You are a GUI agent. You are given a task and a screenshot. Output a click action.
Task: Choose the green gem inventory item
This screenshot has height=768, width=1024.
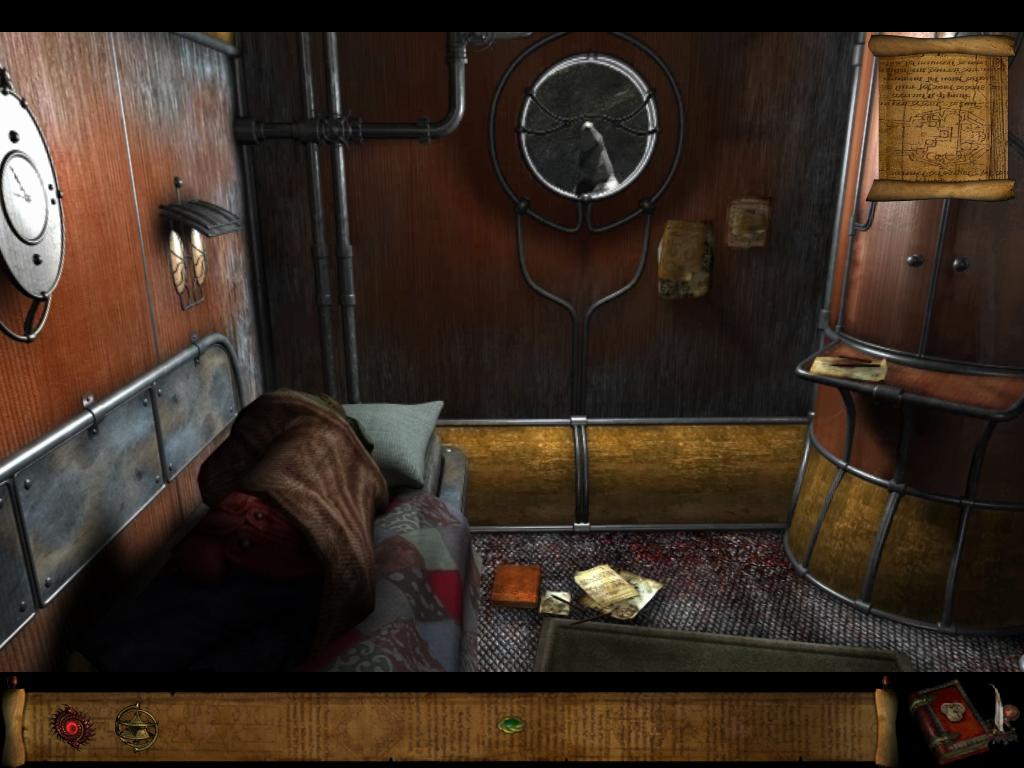pos(511,724)
